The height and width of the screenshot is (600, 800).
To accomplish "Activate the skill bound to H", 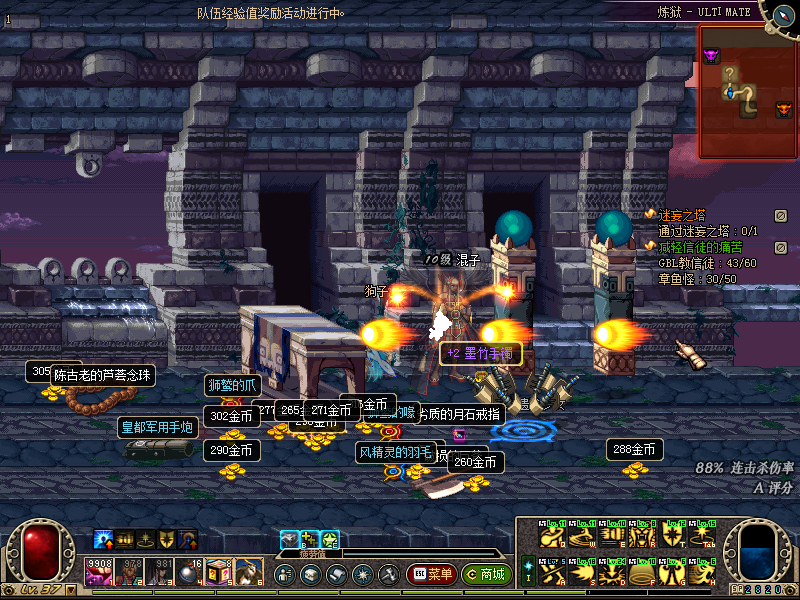I will tap(702, 573).
